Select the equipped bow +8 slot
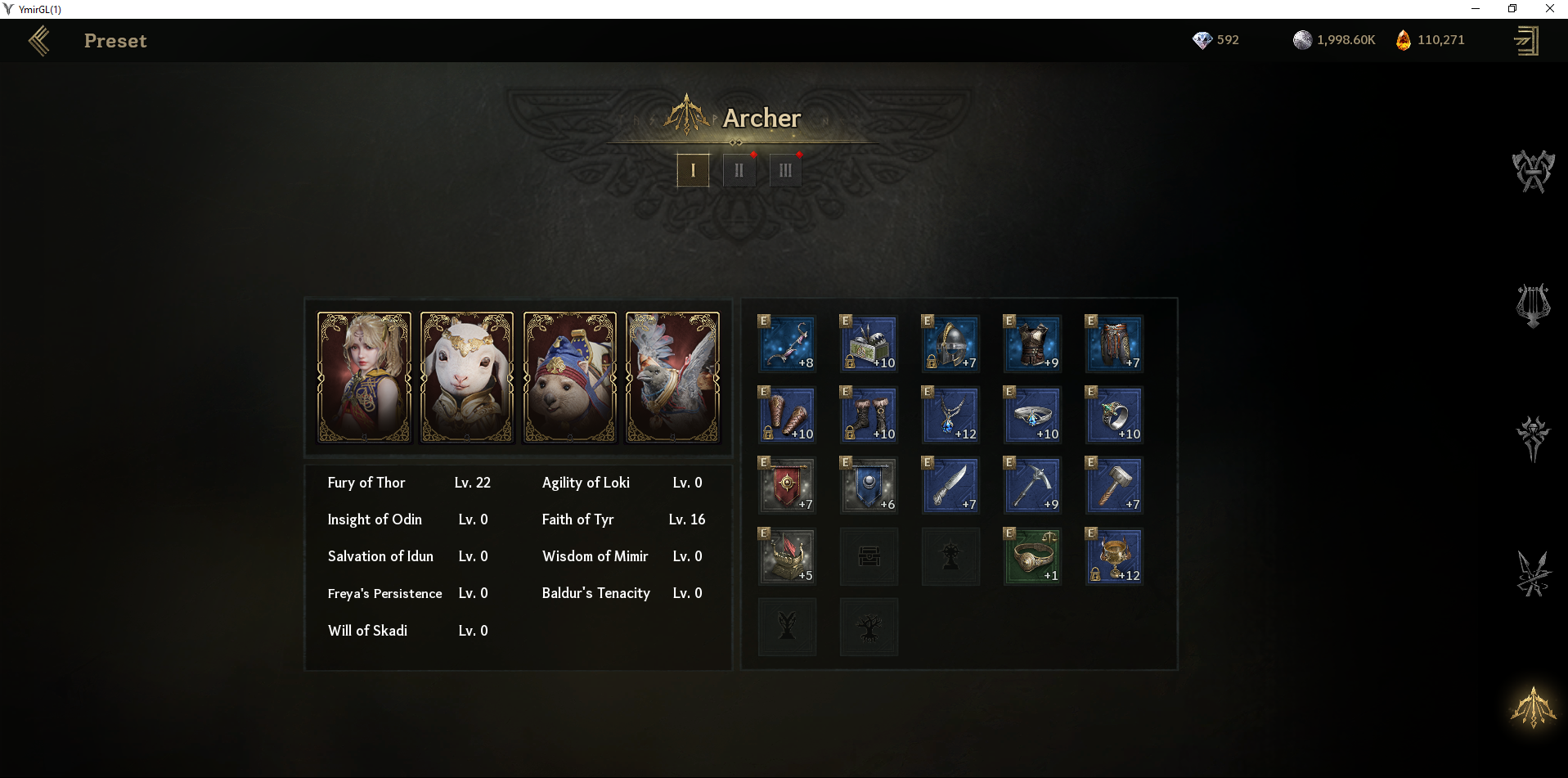The width and height of the screenshot is (1568, 778). (787, 344)
